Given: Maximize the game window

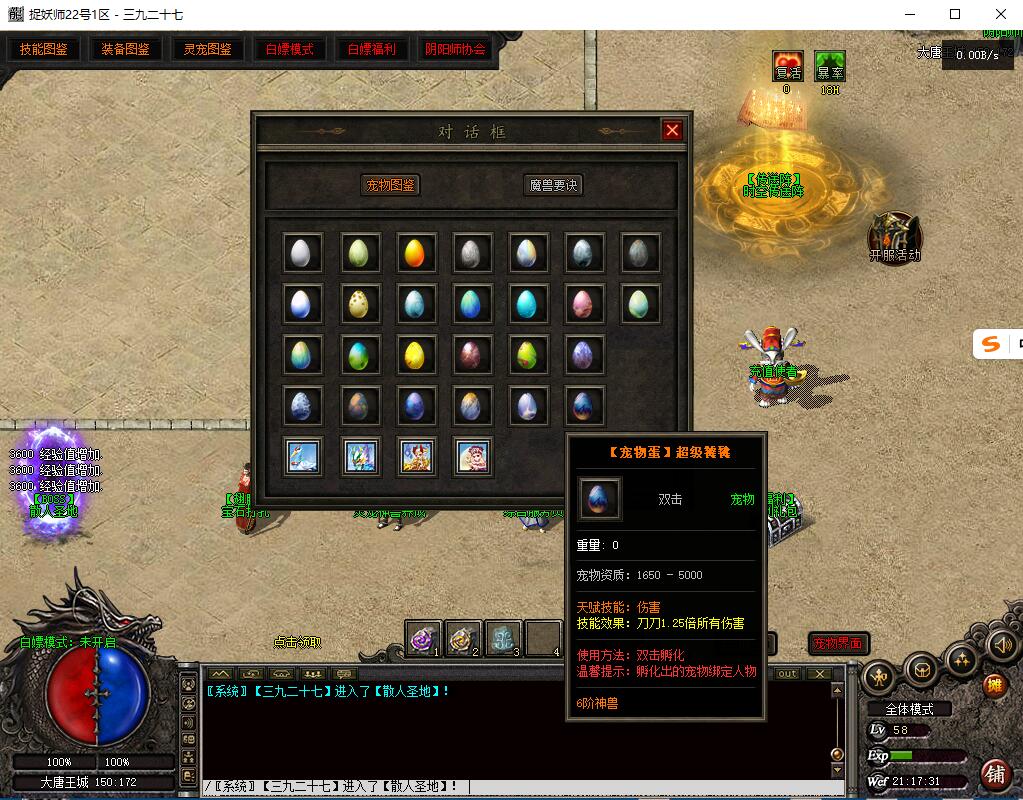Looking at the screenshot, I should (x=955, y=14).
